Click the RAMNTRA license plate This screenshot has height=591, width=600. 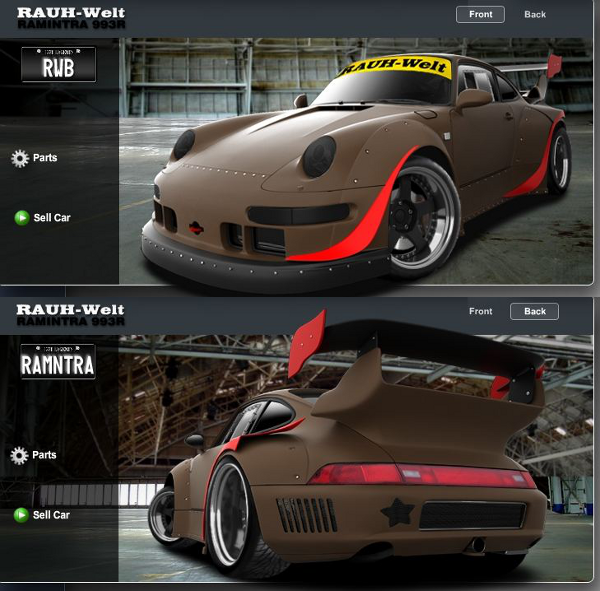[x=58, y=362]
